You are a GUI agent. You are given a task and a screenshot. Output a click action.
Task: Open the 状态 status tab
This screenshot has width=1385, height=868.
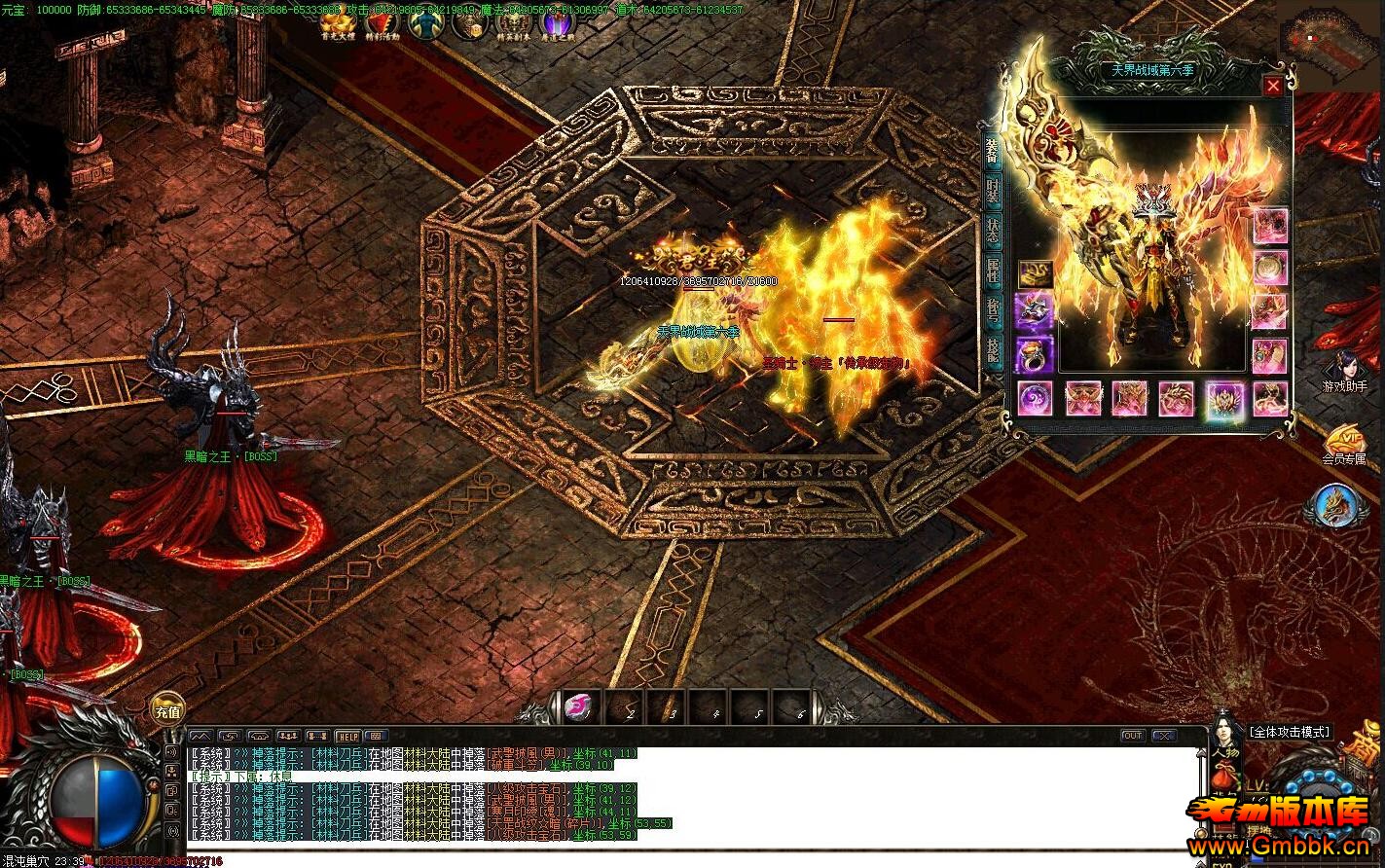pos(992,232)
